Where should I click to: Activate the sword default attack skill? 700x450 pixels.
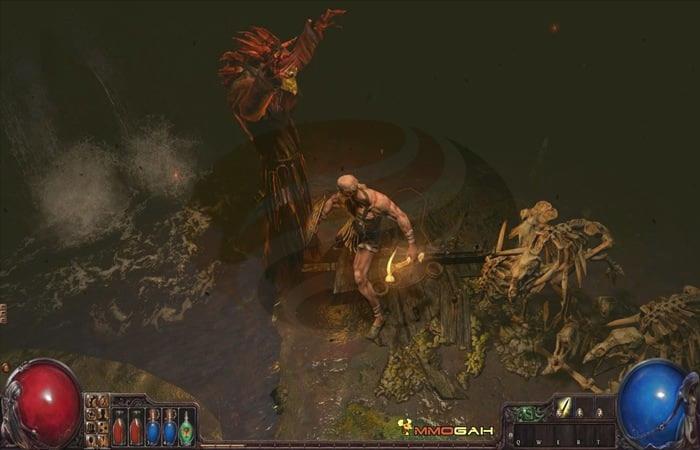coord(563,407)
